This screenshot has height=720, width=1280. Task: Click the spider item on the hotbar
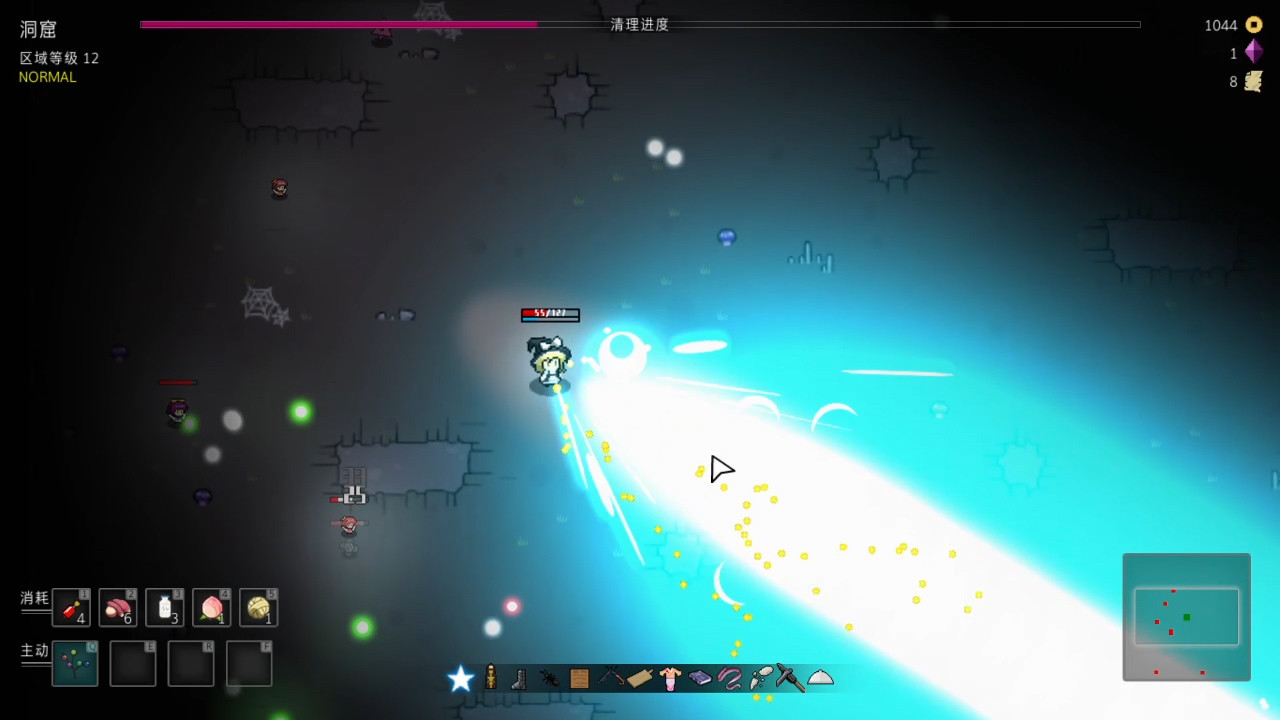(x=548, y=678)
